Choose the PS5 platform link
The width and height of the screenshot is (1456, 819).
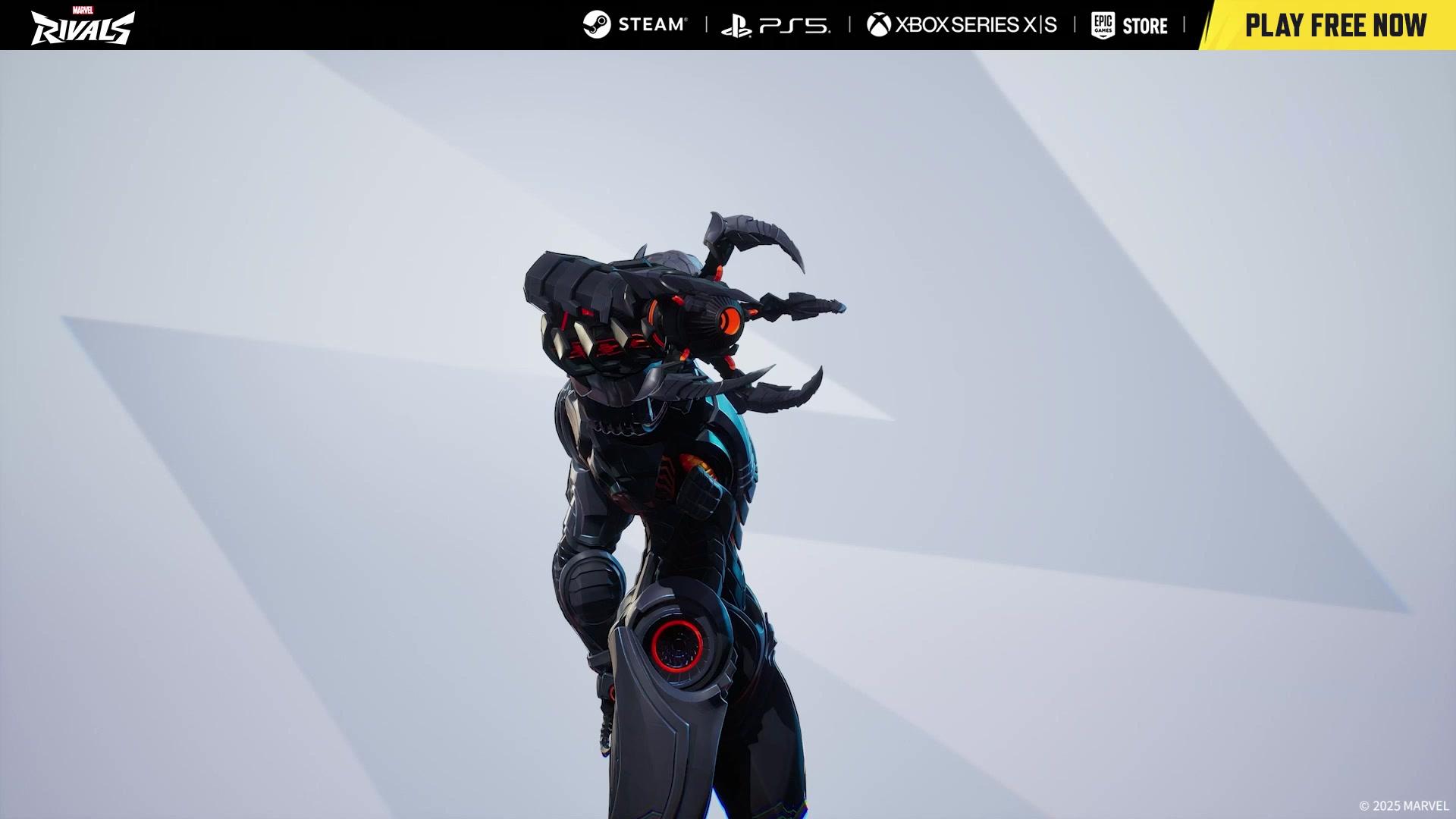pos(776,26)
